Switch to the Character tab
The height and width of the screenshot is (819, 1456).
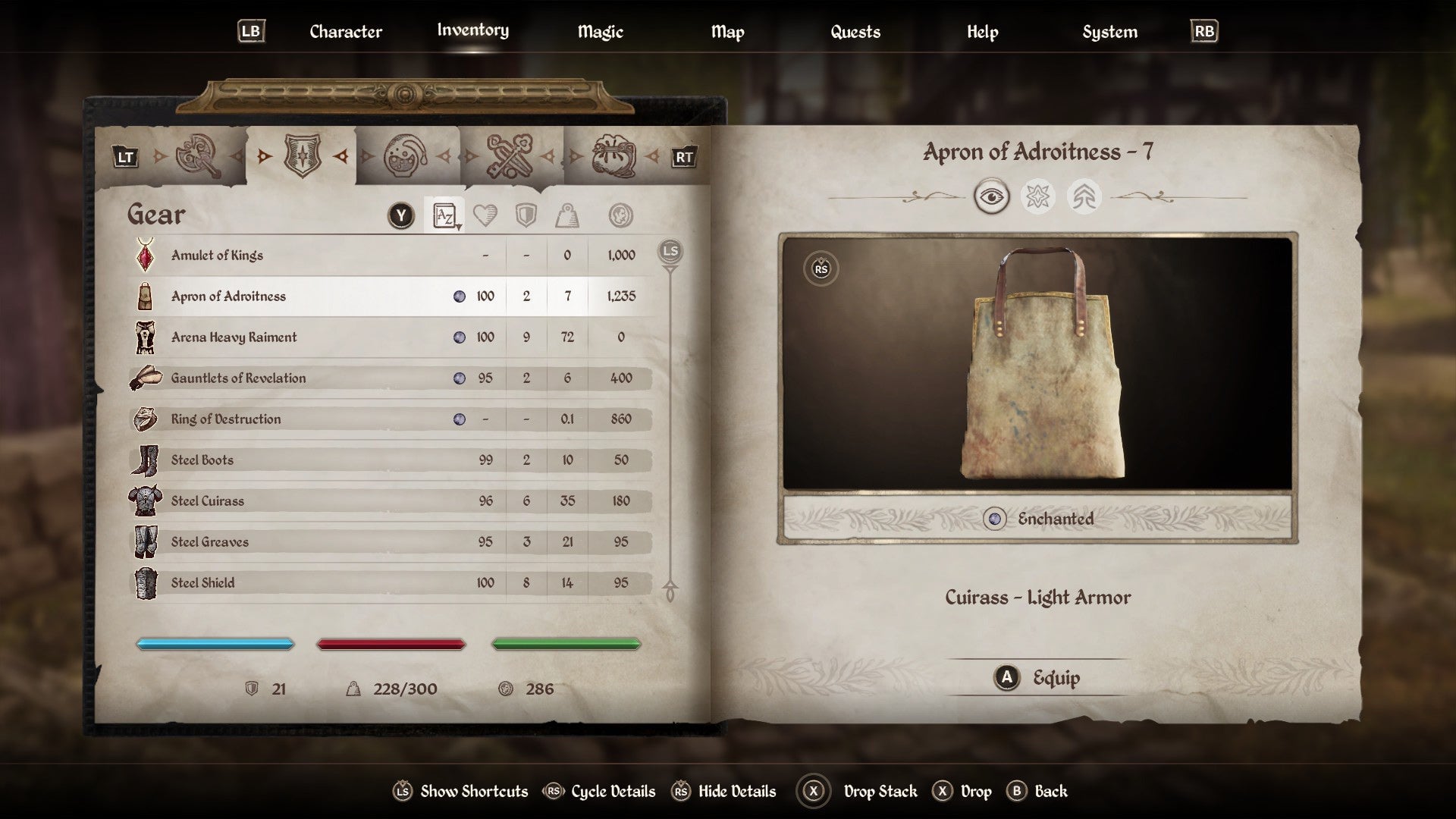(345, 32)
